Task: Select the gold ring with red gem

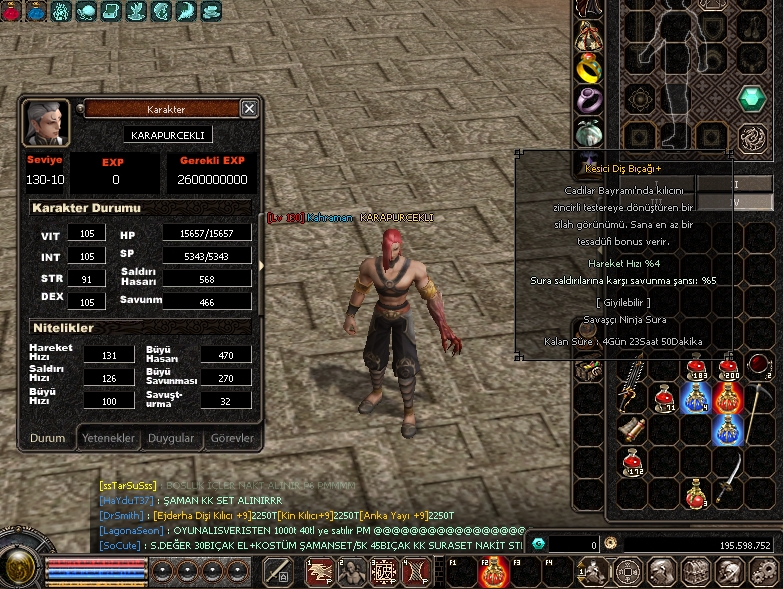Action: 588,67
